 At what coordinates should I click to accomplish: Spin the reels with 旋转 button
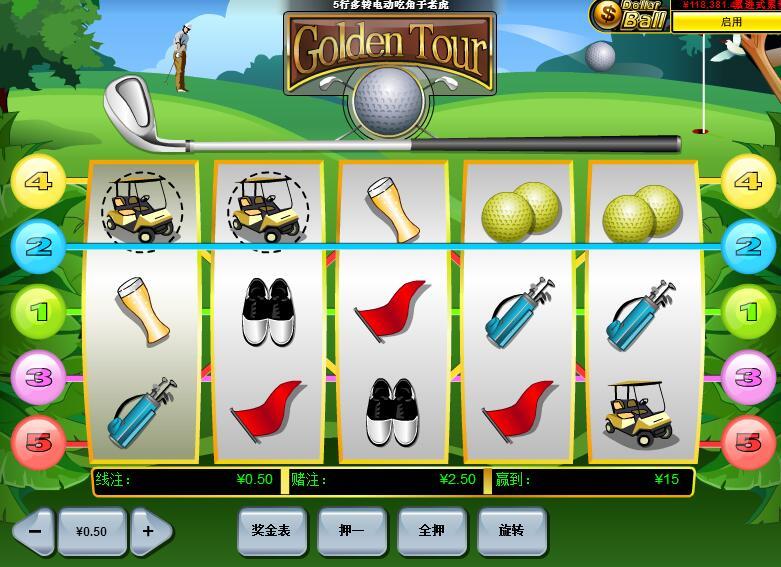click(x=512, y=530)
